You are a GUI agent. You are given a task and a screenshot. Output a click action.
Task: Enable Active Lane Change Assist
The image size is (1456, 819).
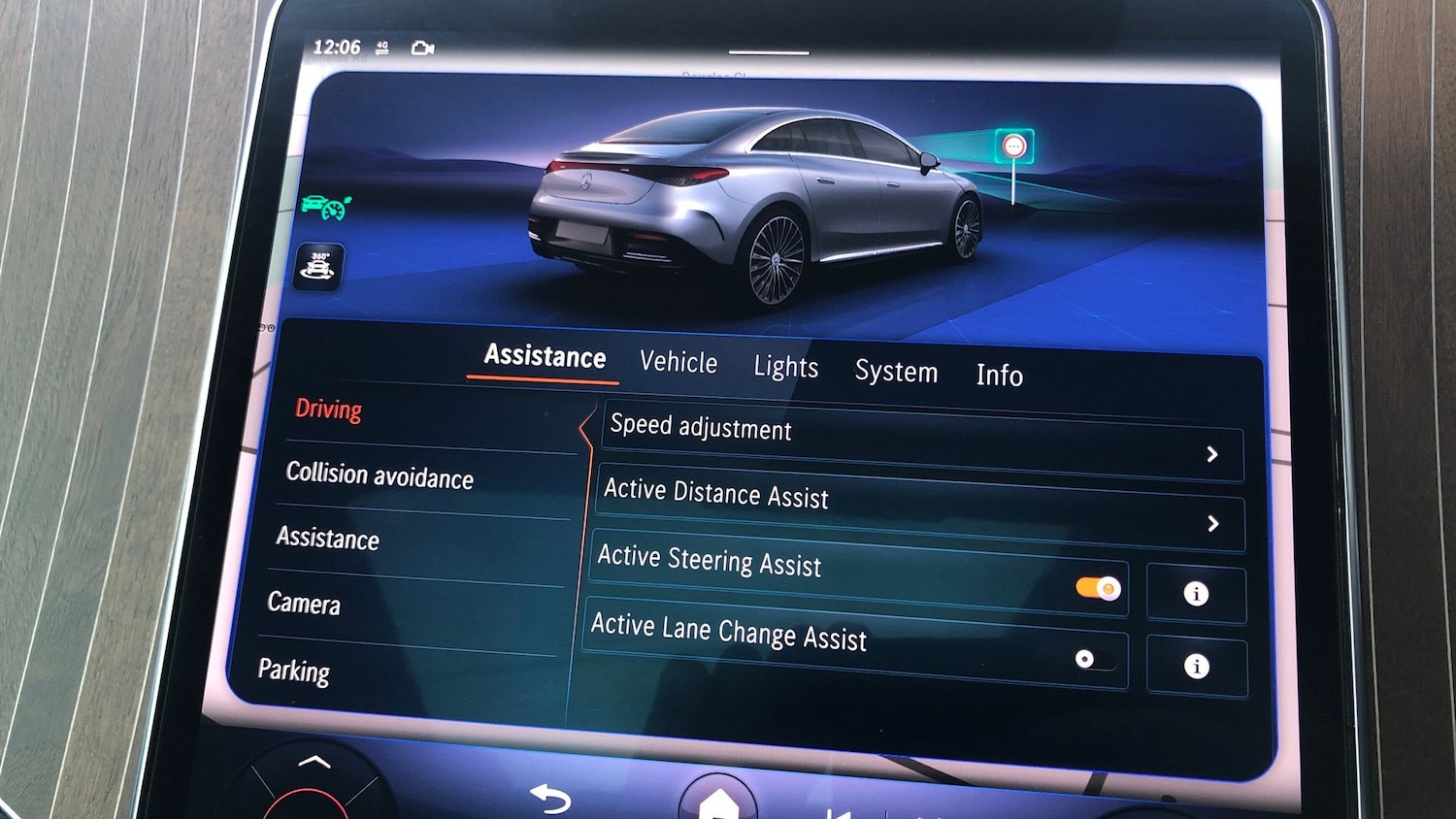[1094, 660]
